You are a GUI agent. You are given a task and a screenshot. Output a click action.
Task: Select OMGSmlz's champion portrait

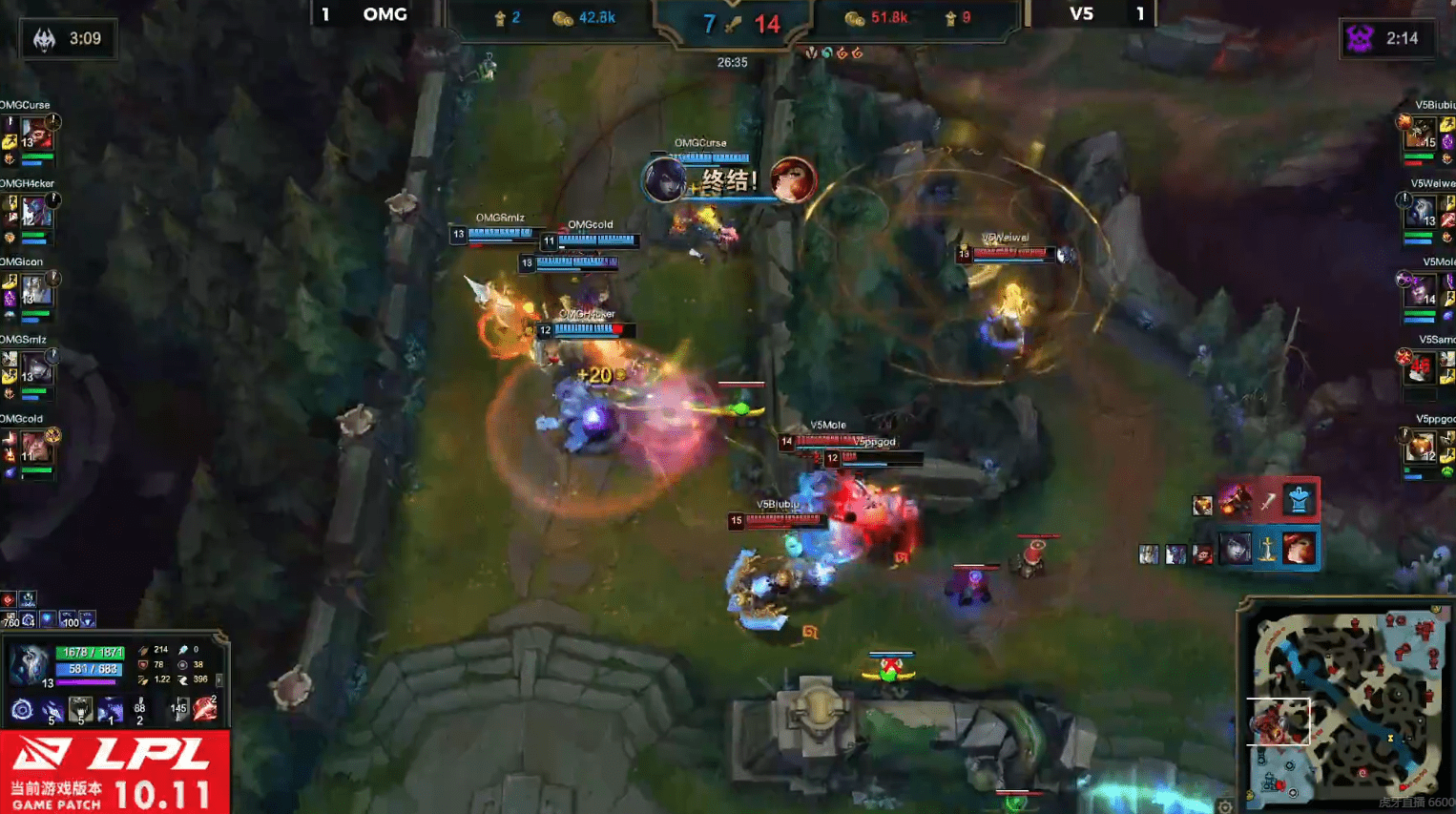pyautogui.click(x=35, y=367)
